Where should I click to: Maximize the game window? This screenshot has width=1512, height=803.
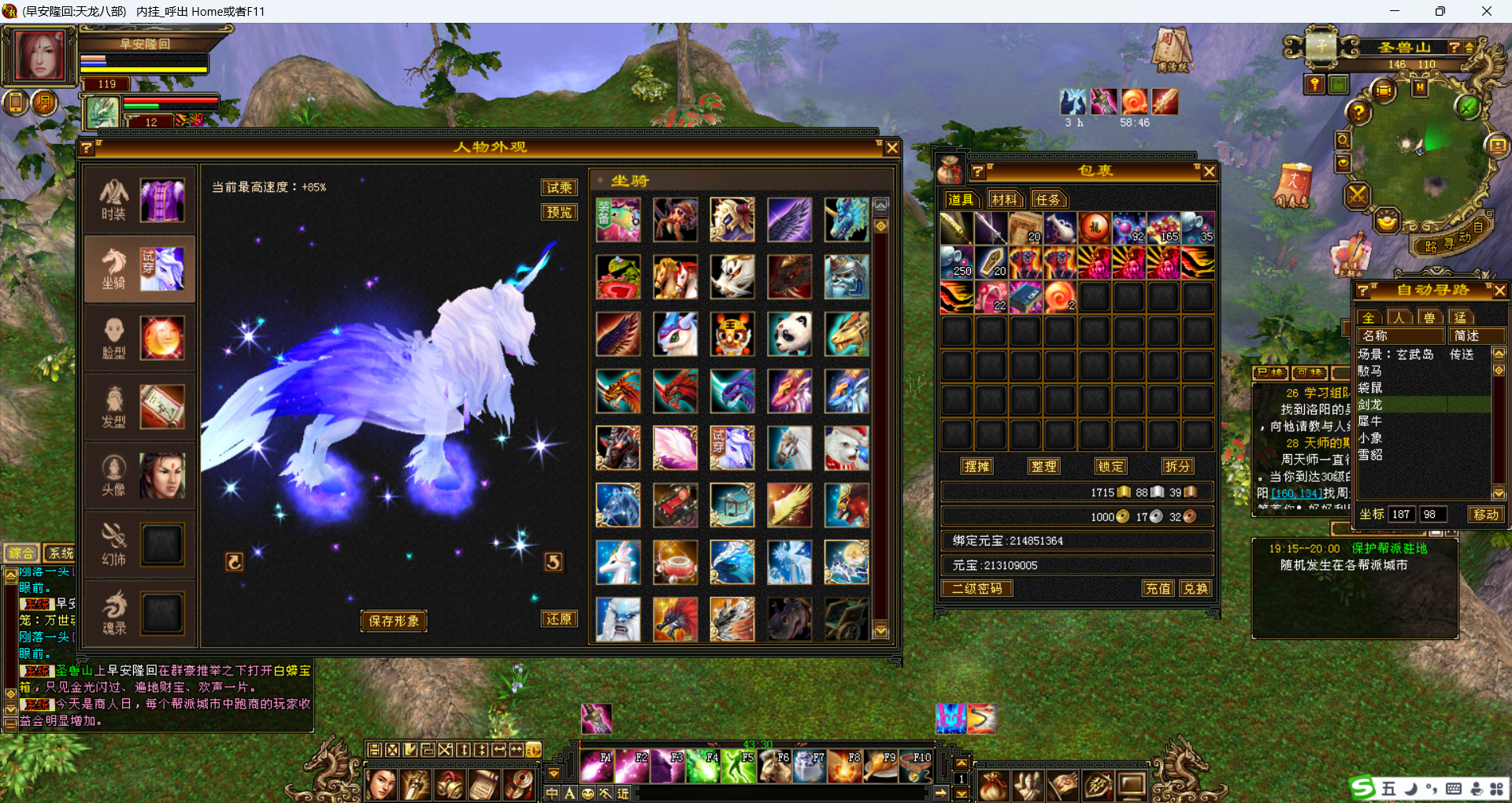click(1440, 11)
